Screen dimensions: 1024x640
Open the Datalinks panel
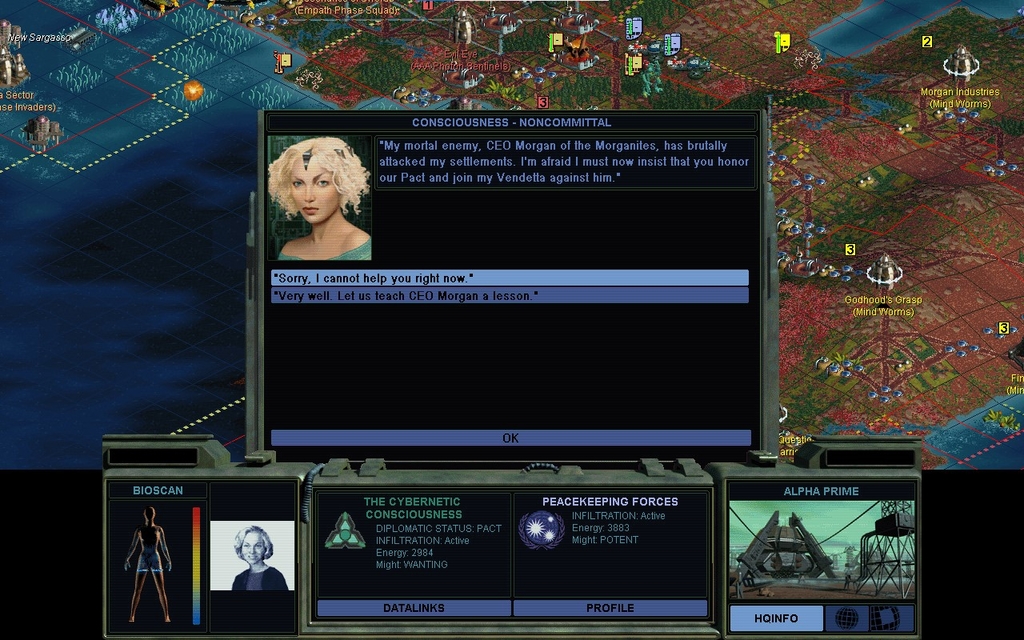413,608
